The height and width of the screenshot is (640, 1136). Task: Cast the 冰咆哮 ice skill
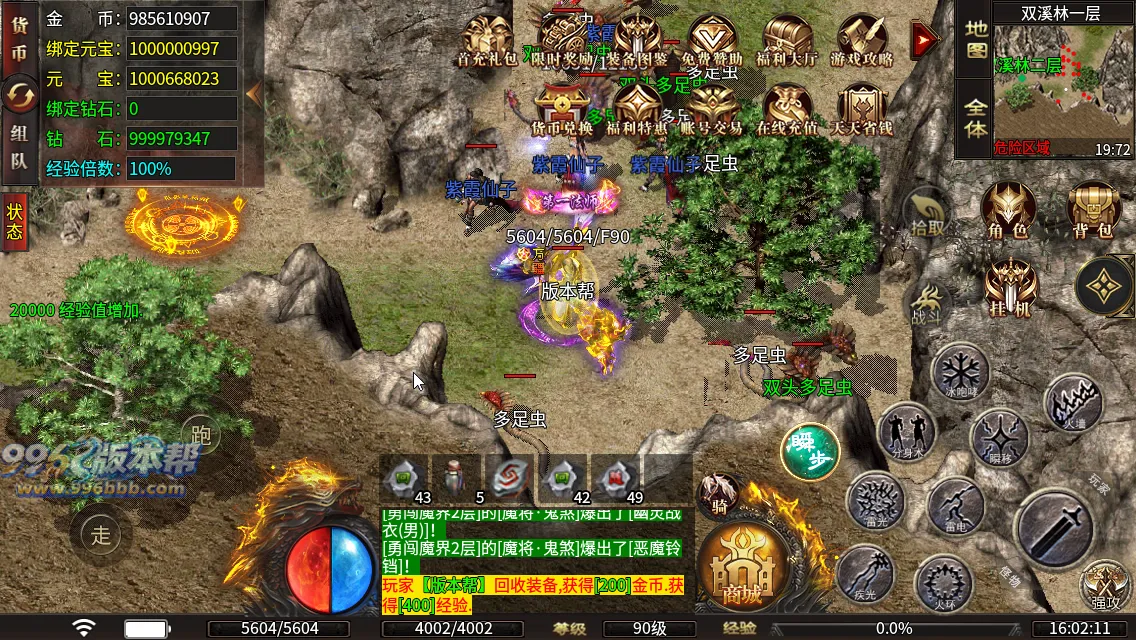(960, 371)
